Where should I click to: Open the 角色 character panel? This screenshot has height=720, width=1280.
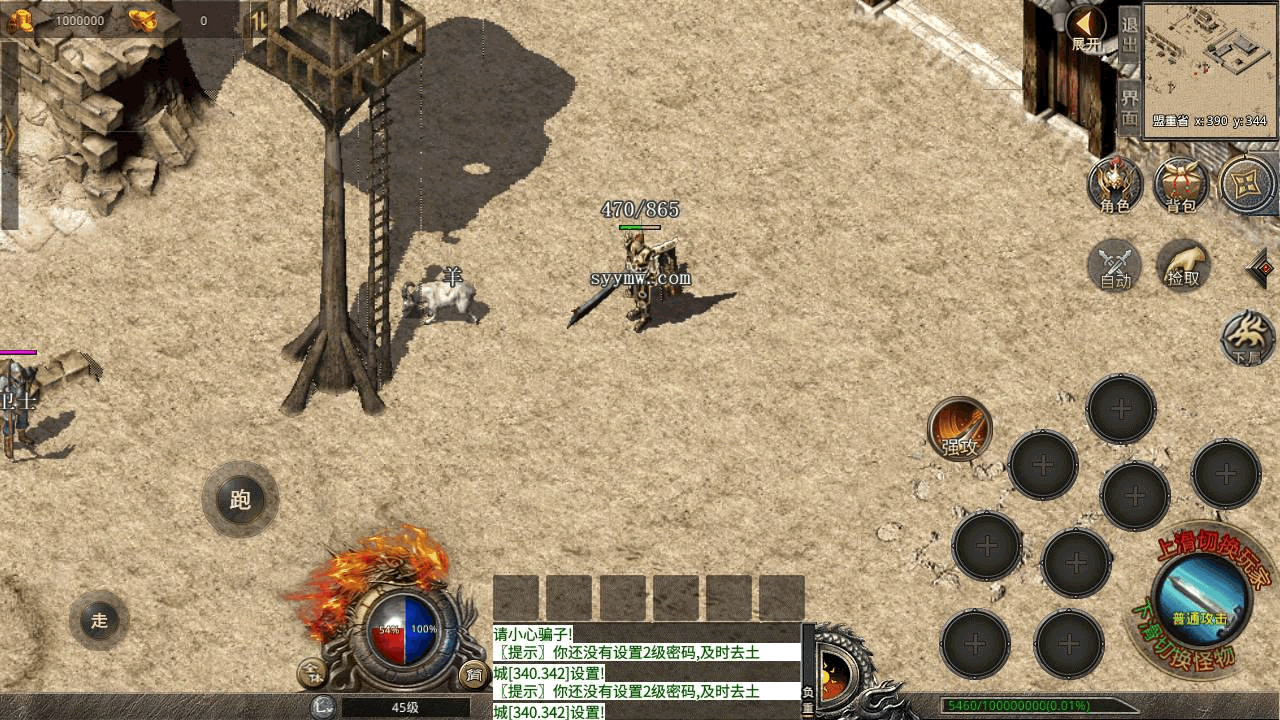point(1115,185)
